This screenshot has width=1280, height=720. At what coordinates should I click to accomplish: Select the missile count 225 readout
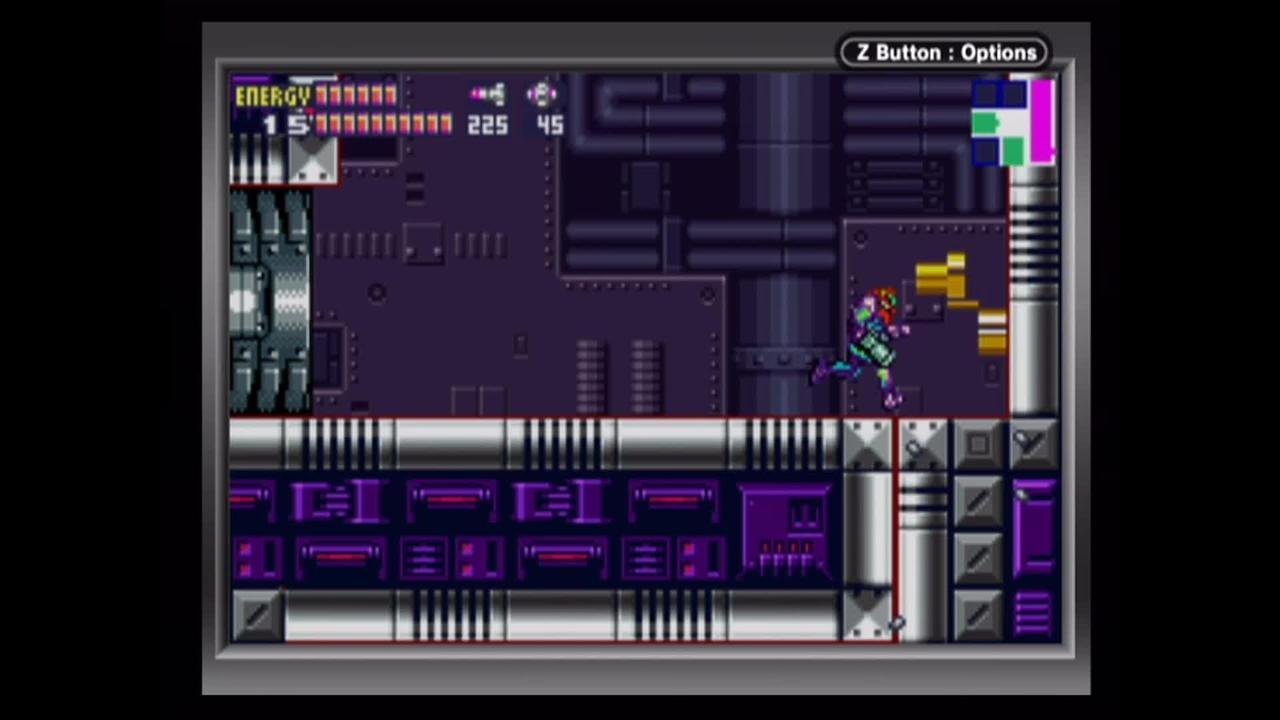(487, 125)
